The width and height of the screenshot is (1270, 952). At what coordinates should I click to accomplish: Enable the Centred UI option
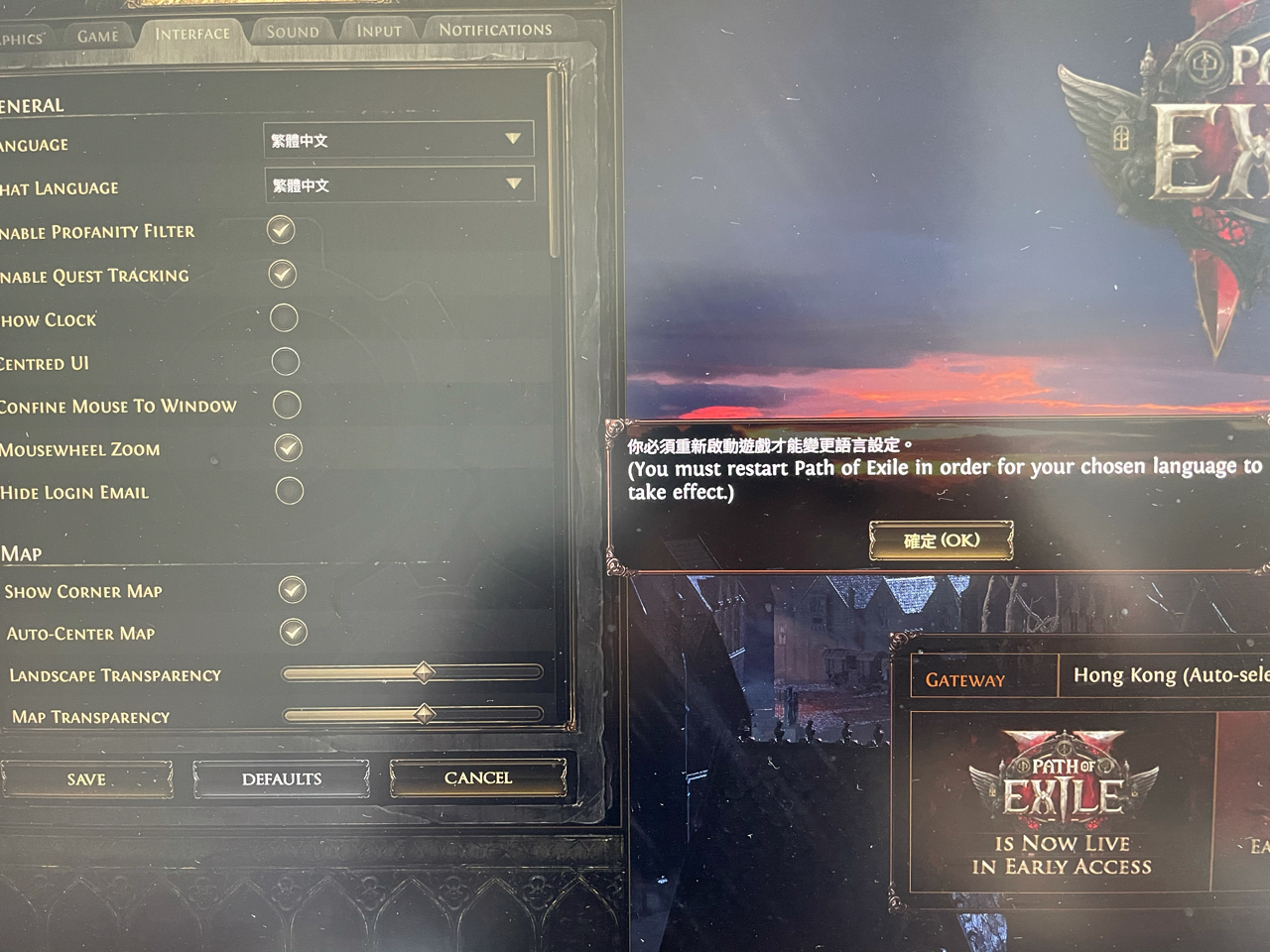(x=287, y=363)
